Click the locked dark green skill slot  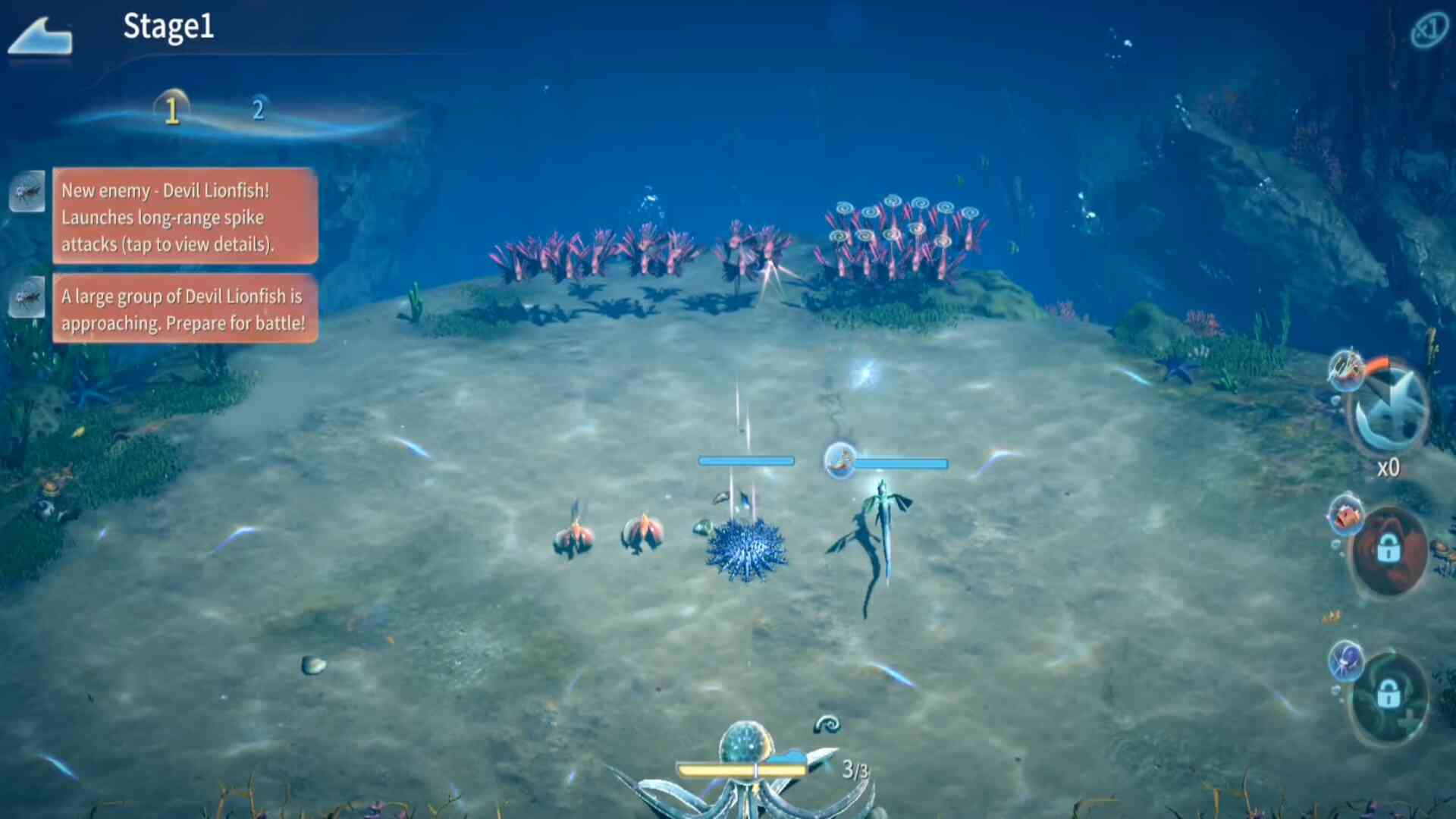point(1389,695)
